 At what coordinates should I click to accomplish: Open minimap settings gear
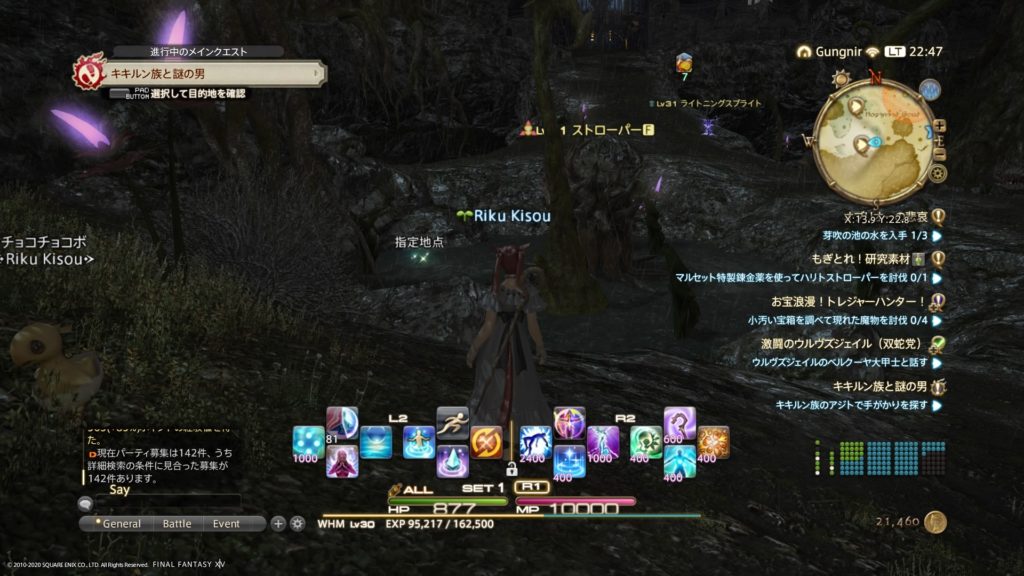[938, 173]
